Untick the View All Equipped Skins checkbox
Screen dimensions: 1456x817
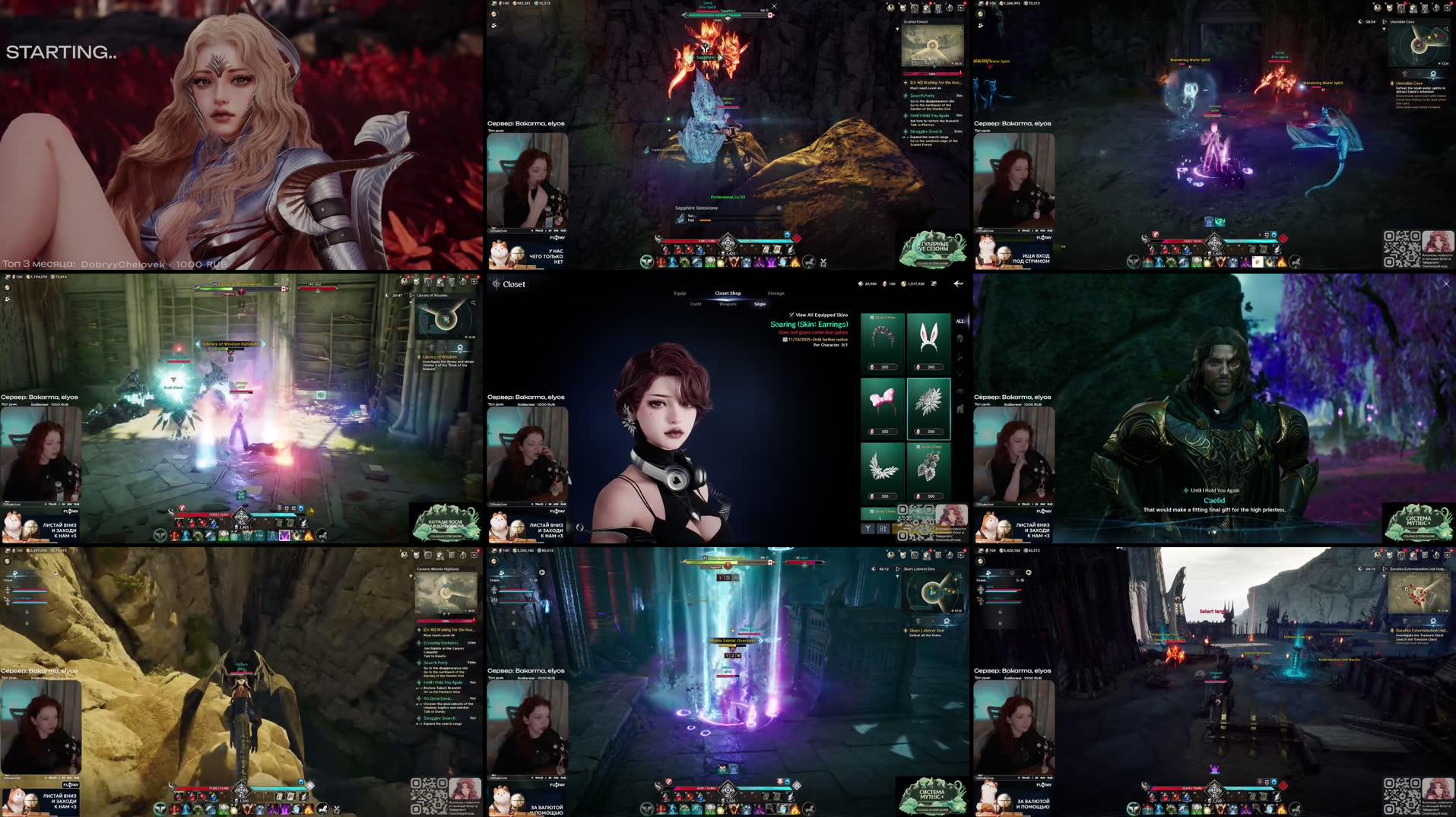tap(791, 315)
